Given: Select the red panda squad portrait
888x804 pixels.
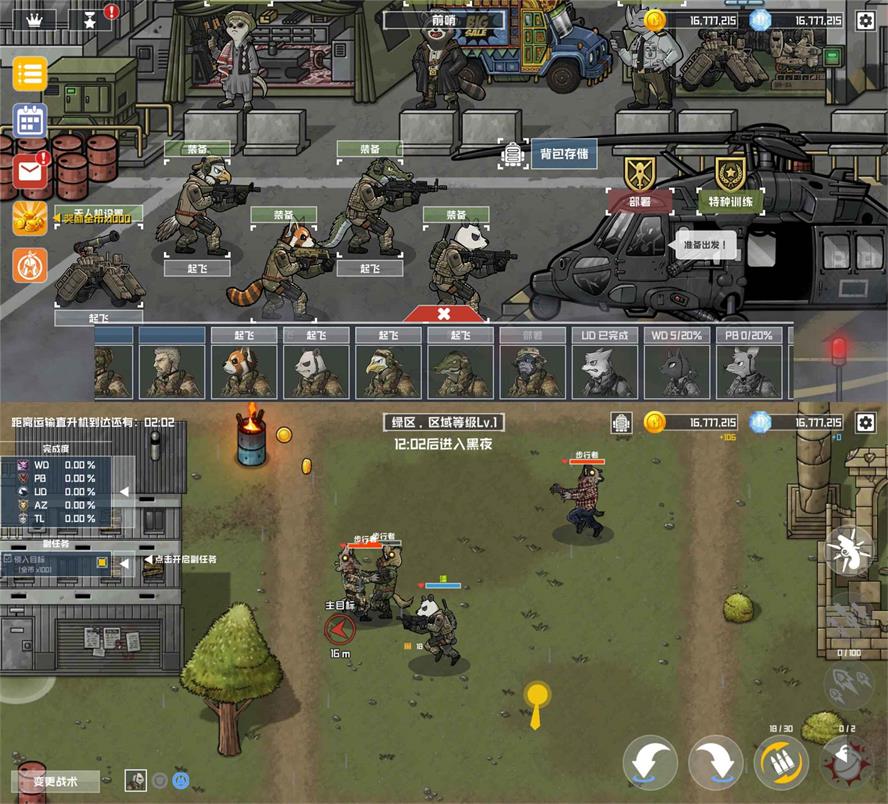Looking at the screenshot, I should tap(244, 368).
